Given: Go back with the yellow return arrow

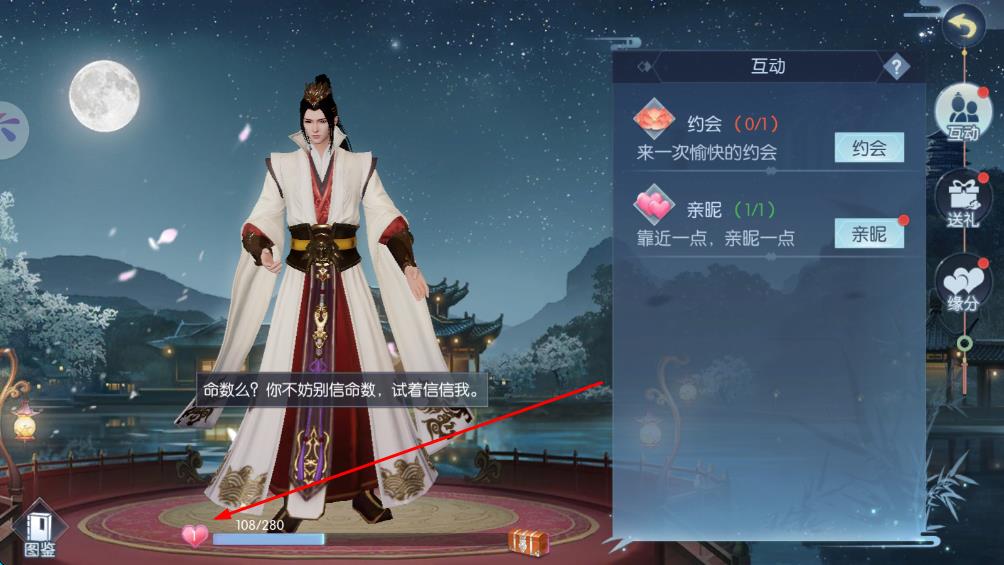Looking at the screenshot, I should (x=963, y=27).
